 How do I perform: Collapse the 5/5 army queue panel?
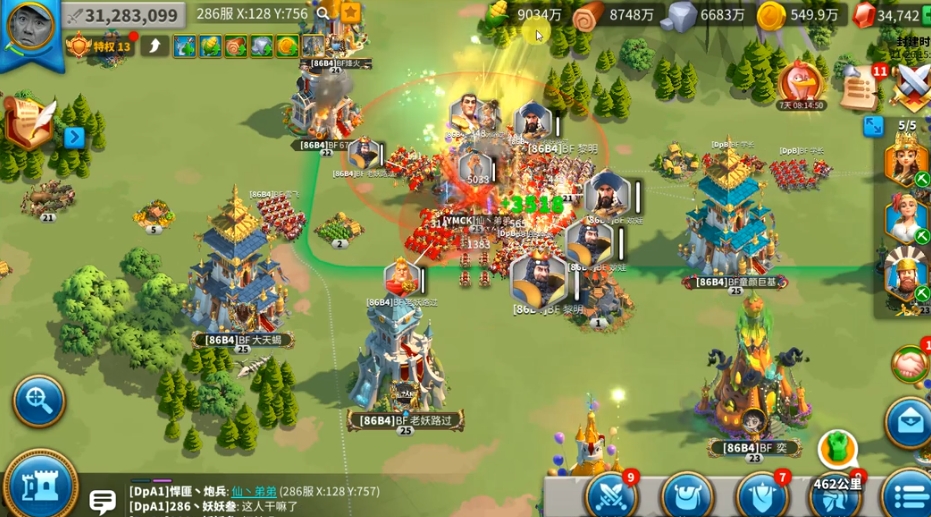tap(873, 126)
